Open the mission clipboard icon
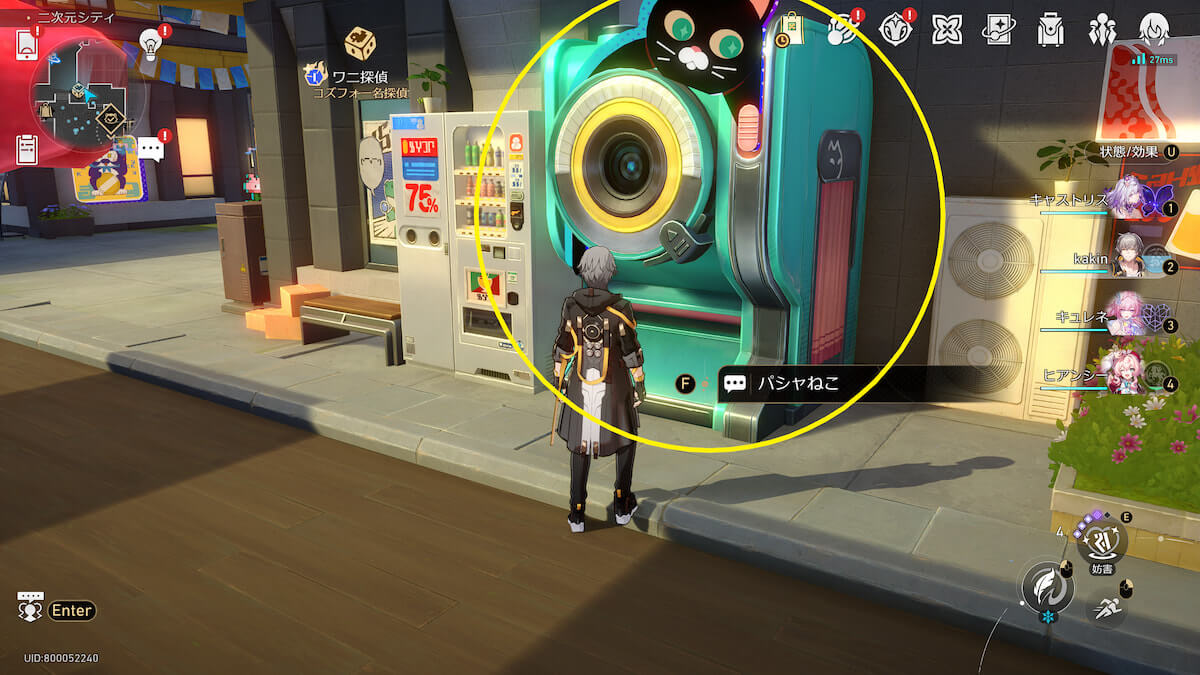Image resolution: width=1200 pixels, height=675 pixels. click(27, 150)
